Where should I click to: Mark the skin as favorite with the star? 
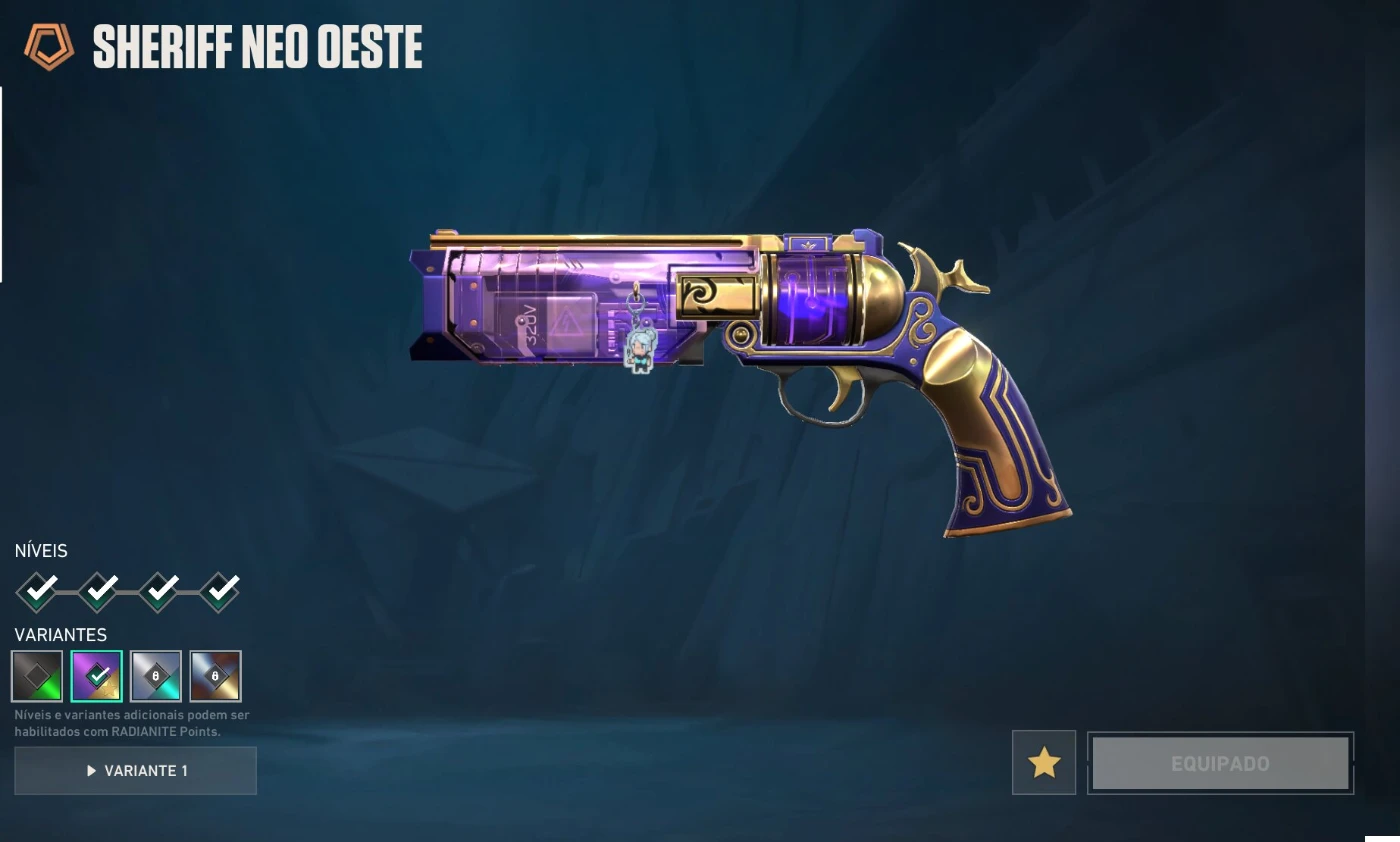[x=1044, y=763]
